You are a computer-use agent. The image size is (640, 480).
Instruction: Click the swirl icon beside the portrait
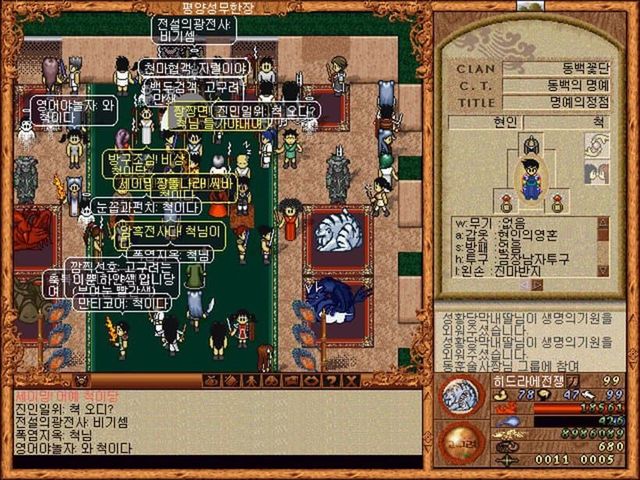[x=595, y=146]
